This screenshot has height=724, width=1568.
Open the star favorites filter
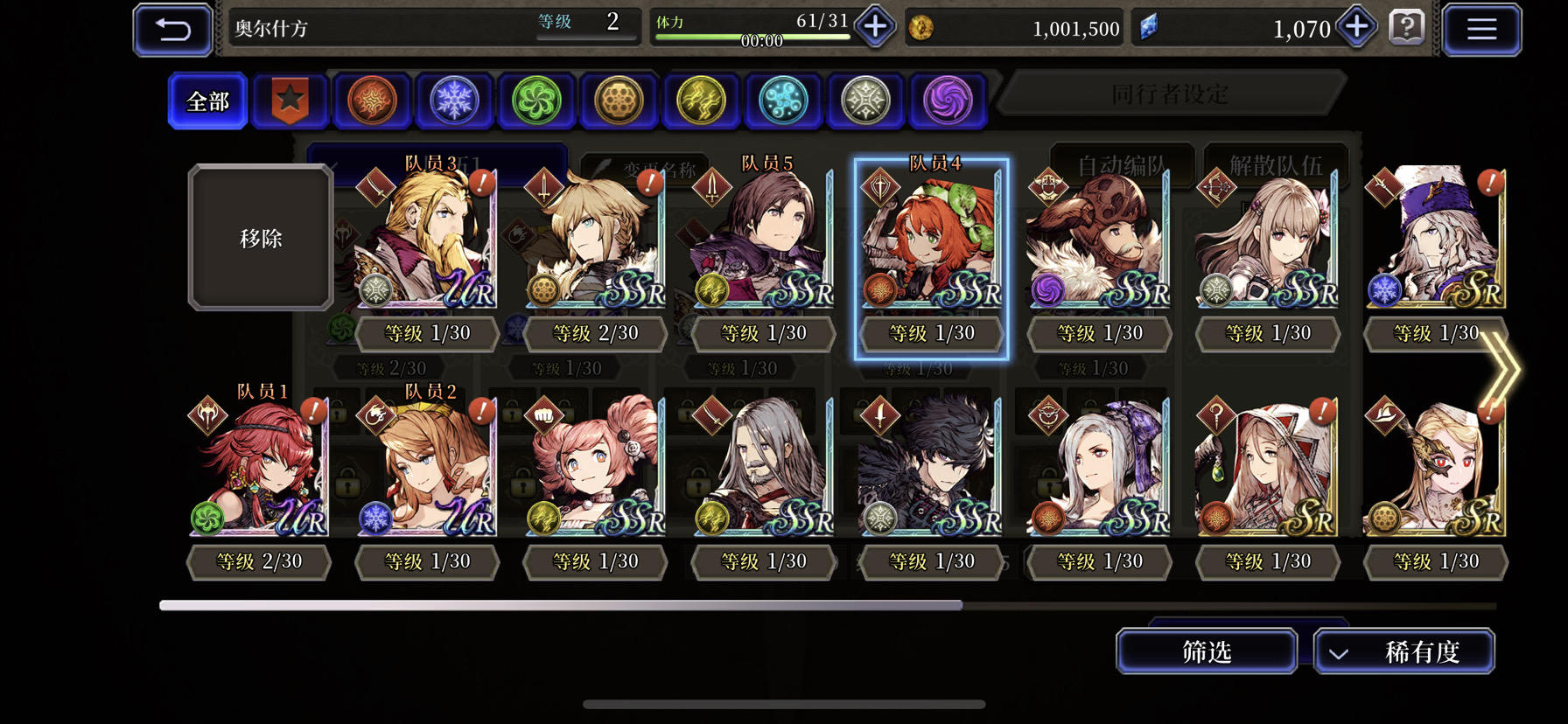(290, 101)
